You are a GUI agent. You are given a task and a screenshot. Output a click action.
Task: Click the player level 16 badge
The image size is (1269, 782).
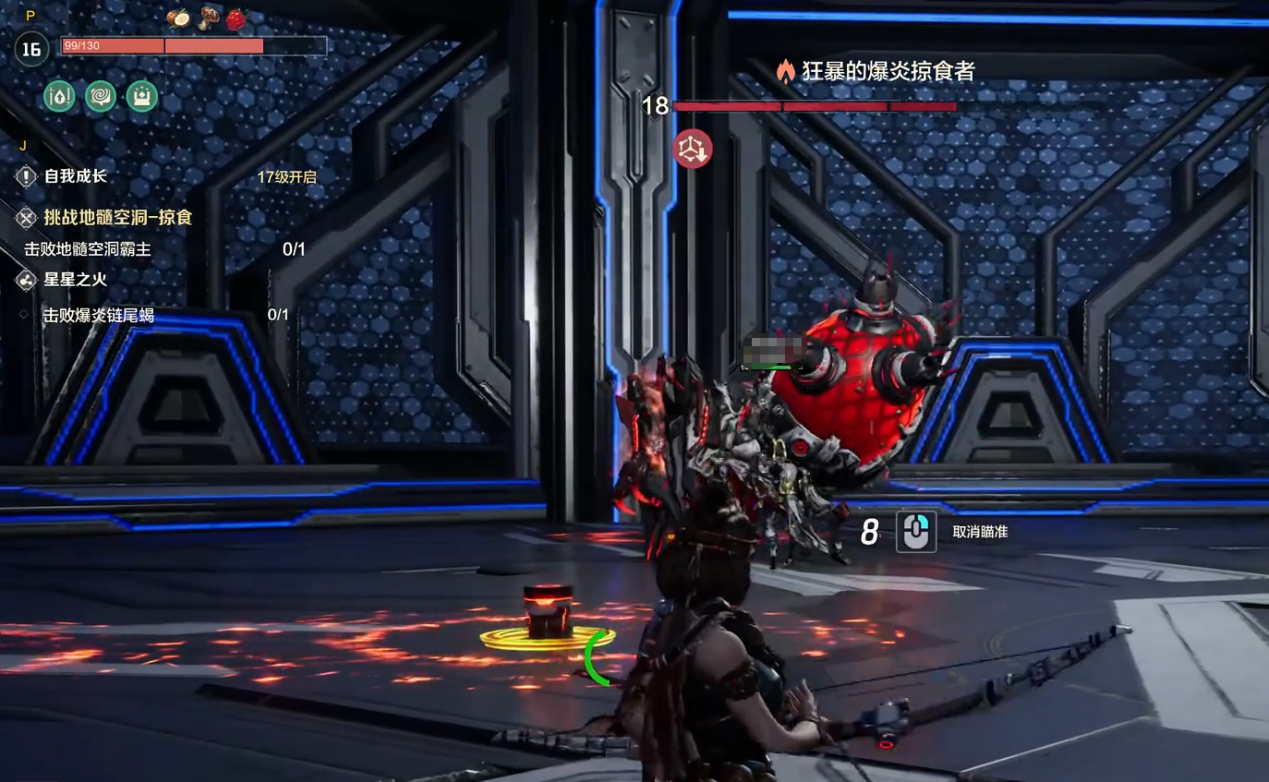[x=31, y=48]
